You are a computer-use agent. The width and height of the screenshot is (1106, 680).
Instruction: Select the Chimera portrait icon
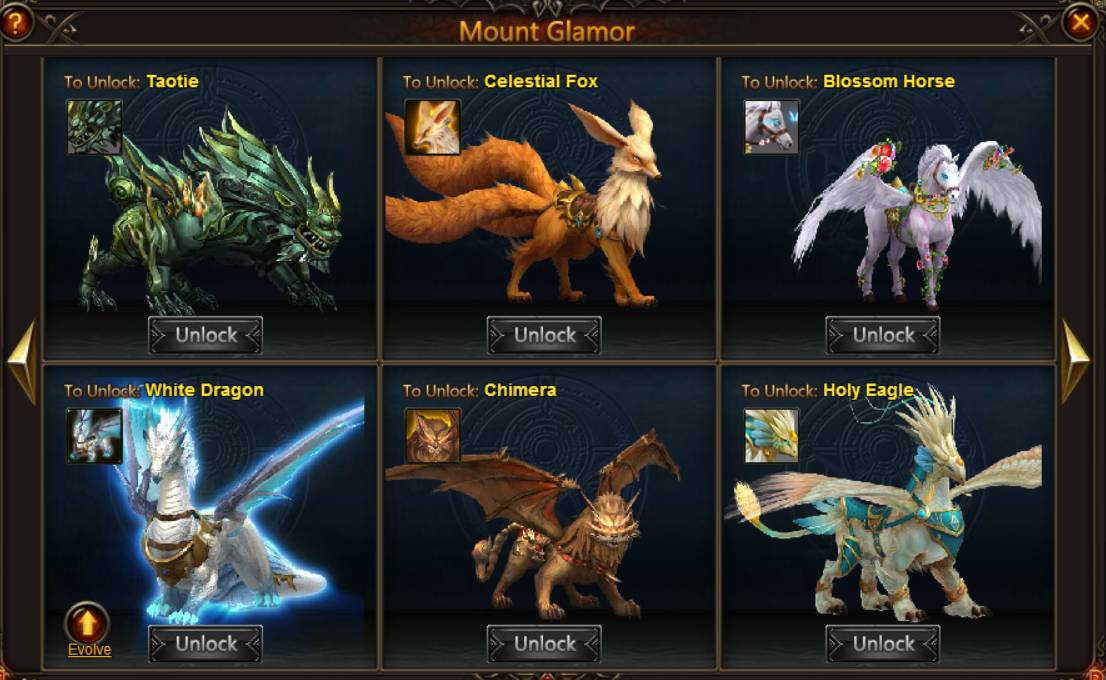pyautogui.click(x=432, y=435)
